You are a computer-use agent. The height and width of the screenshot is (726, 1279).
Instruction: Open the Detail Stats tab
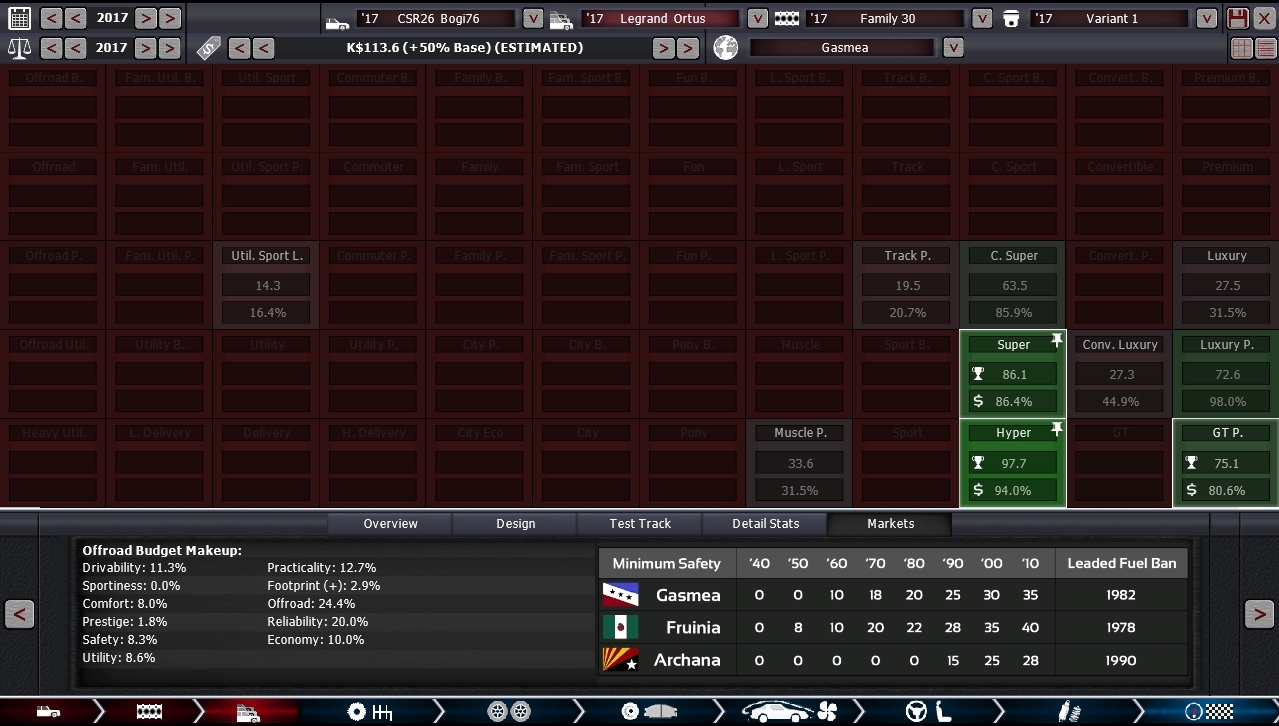(x=765, y=523)
